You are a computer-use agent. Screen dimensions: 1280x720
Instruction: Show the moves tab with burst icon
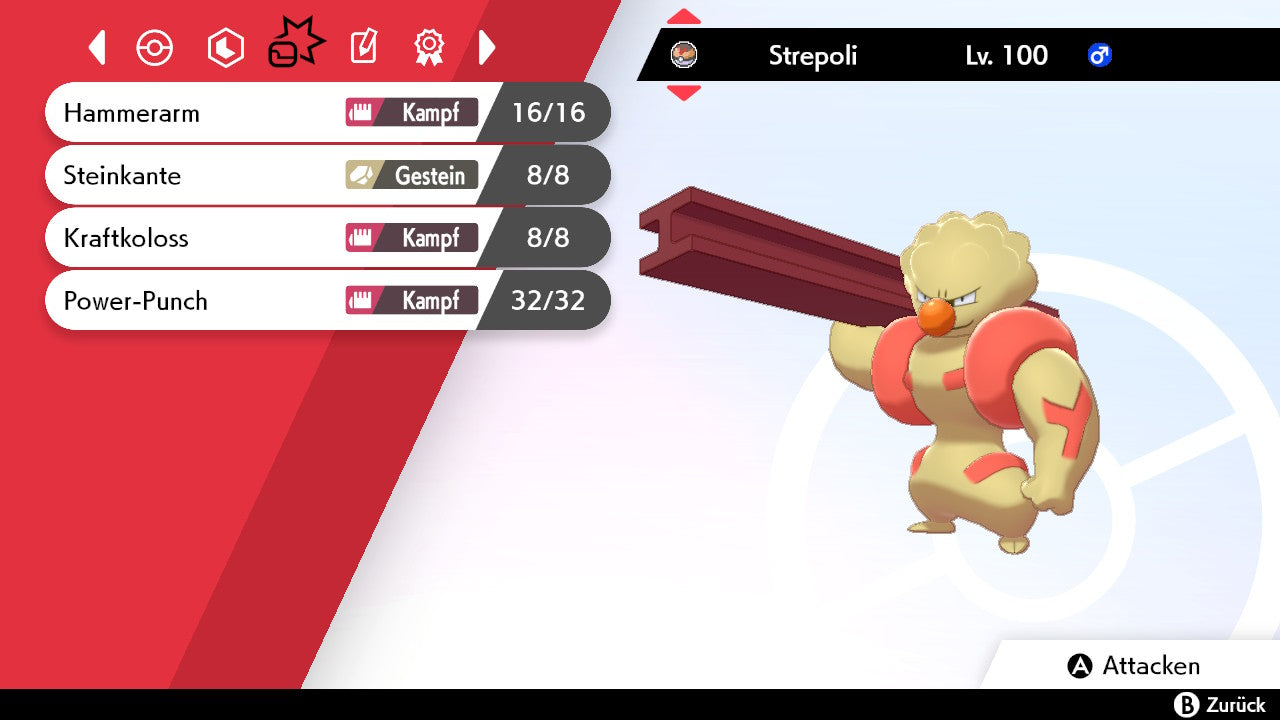(296, 46)
